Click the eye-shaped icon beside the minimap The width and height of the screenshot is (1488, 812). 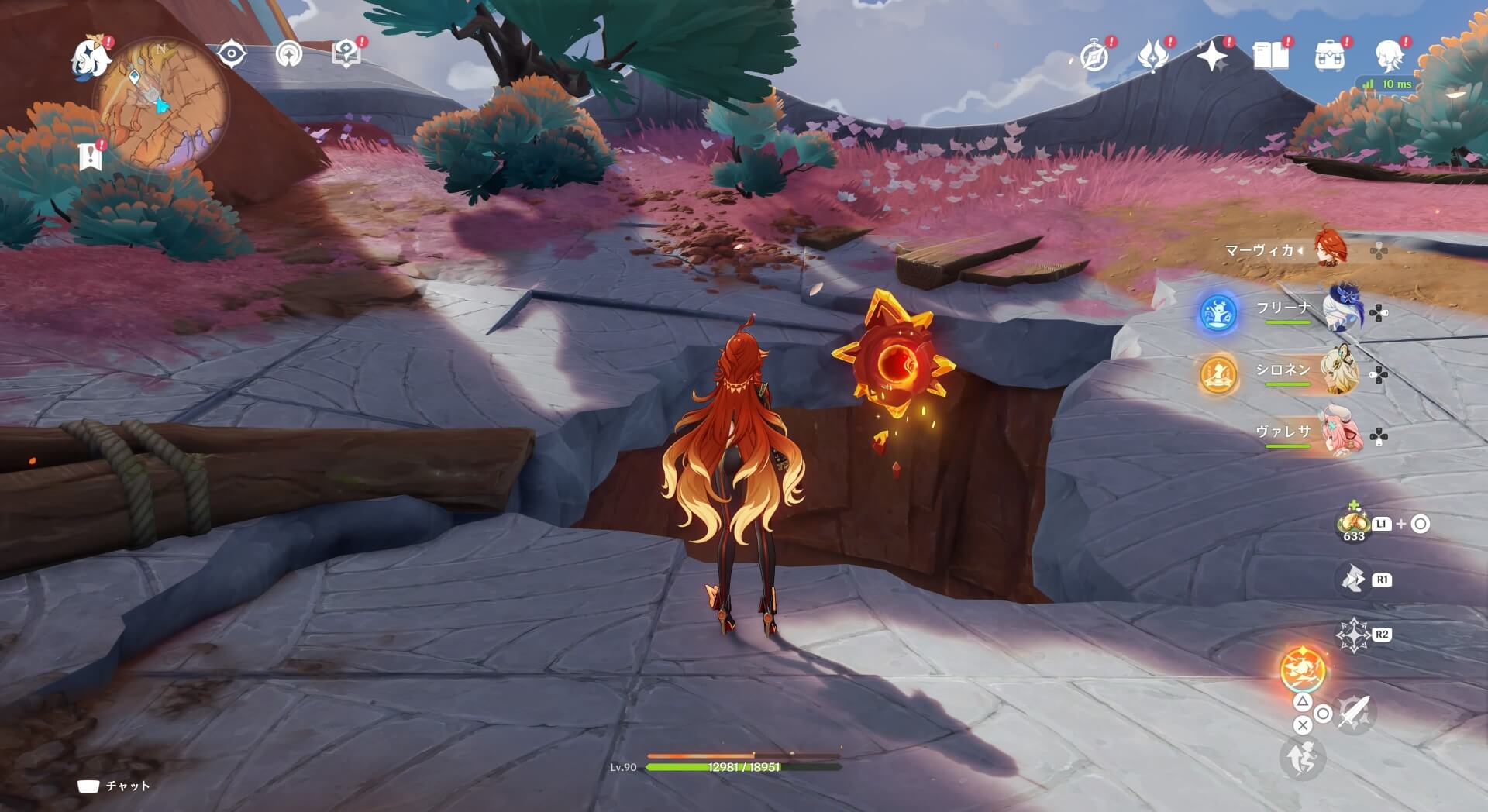(x=231, y=54)
